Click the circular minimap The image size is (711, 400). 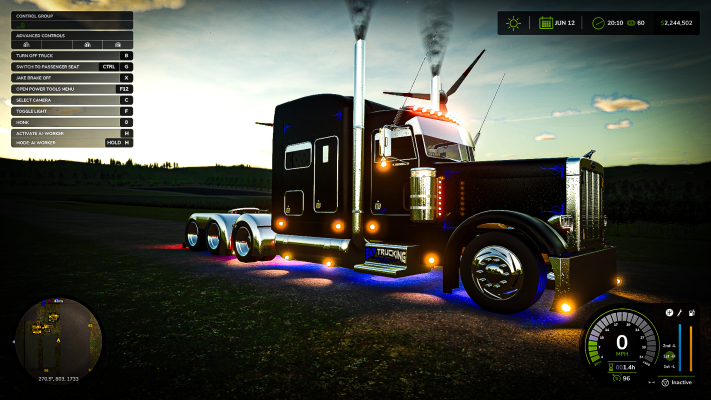pyautogui.click(x=58, y=336)
